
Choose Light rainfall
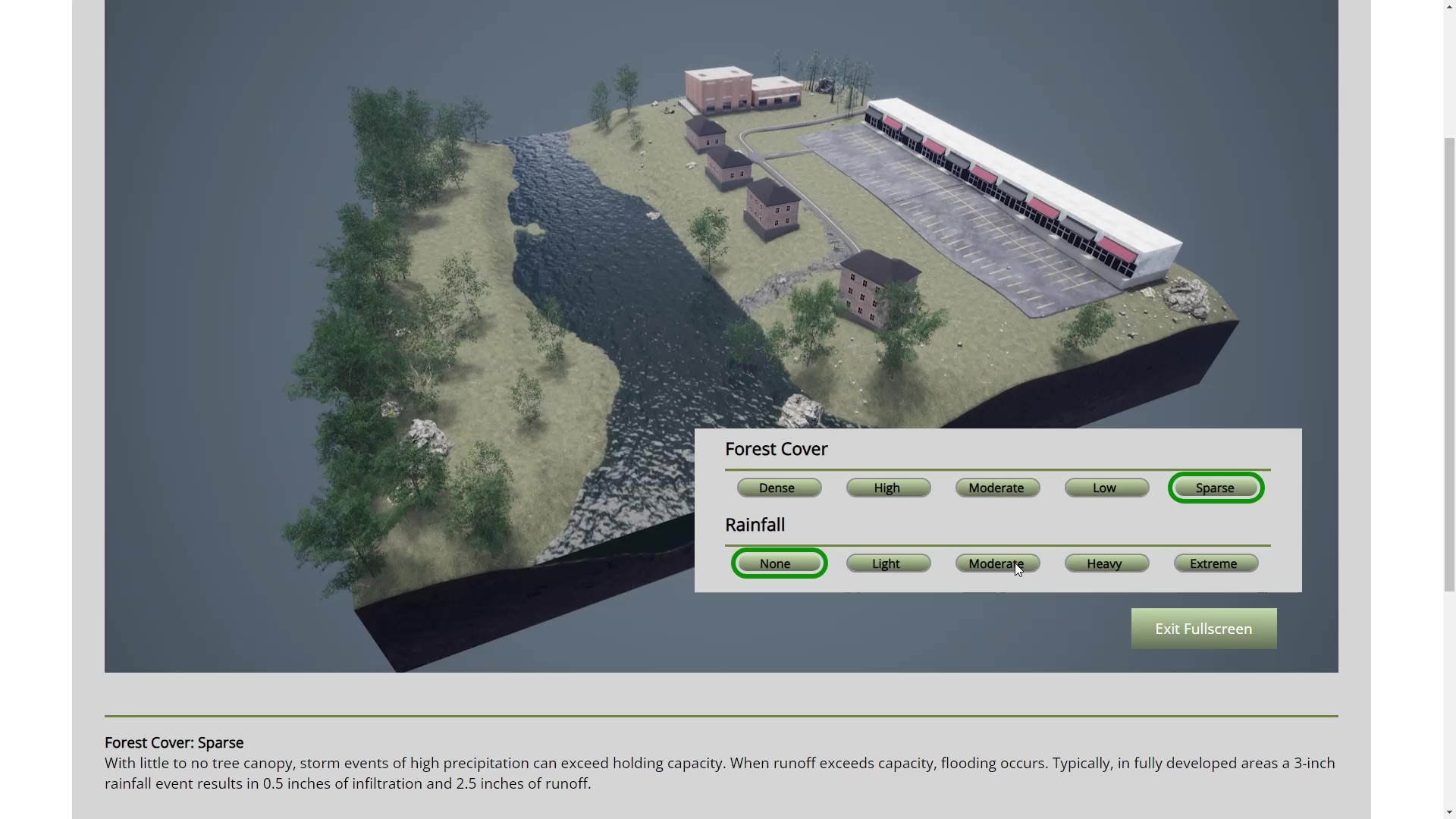[x=888, y=563]
